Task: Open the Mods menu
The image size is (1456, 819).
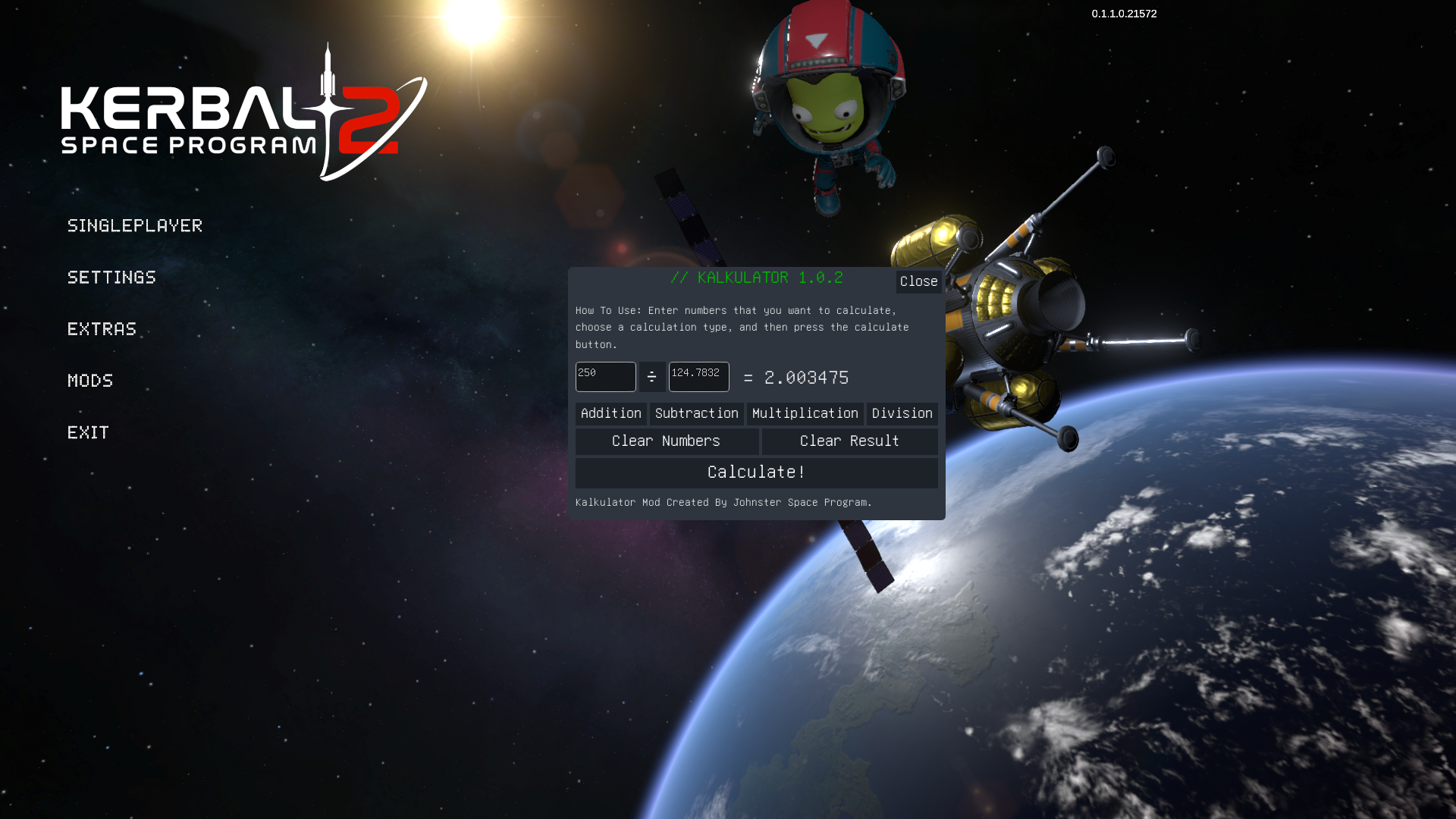Action: click(x=90, y=380)
